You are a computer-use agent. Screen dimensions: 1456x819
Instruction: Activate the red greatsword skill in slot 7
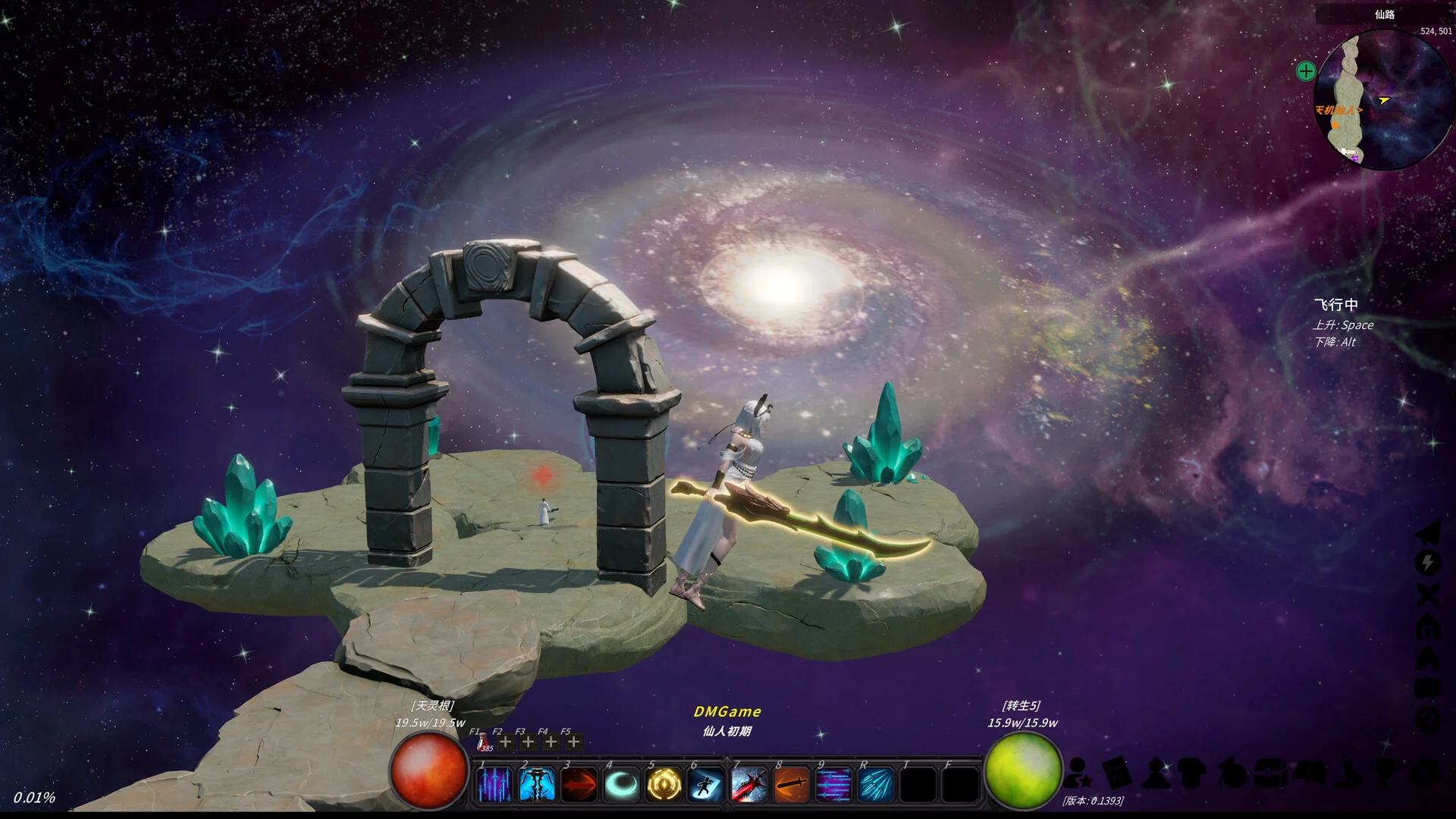(748, 784)
